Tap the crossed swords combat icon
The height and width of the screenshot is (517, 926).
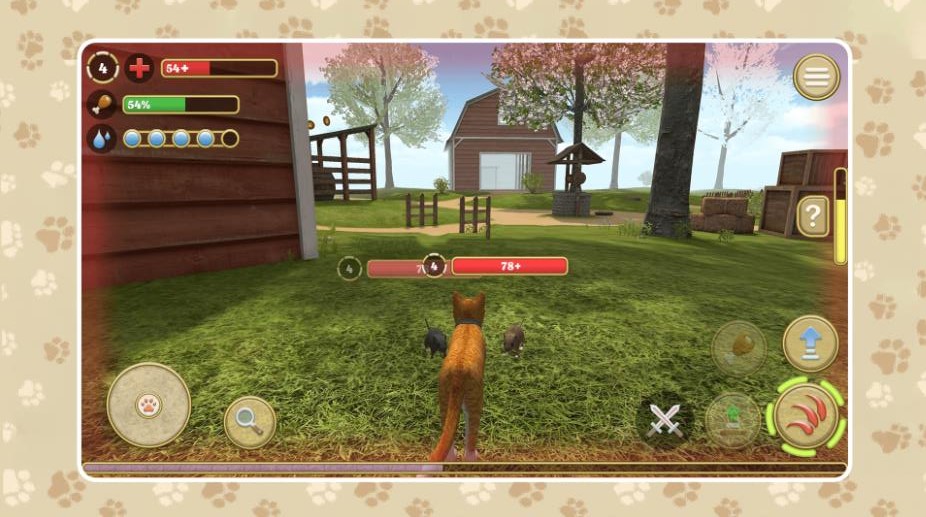(664, 421)
